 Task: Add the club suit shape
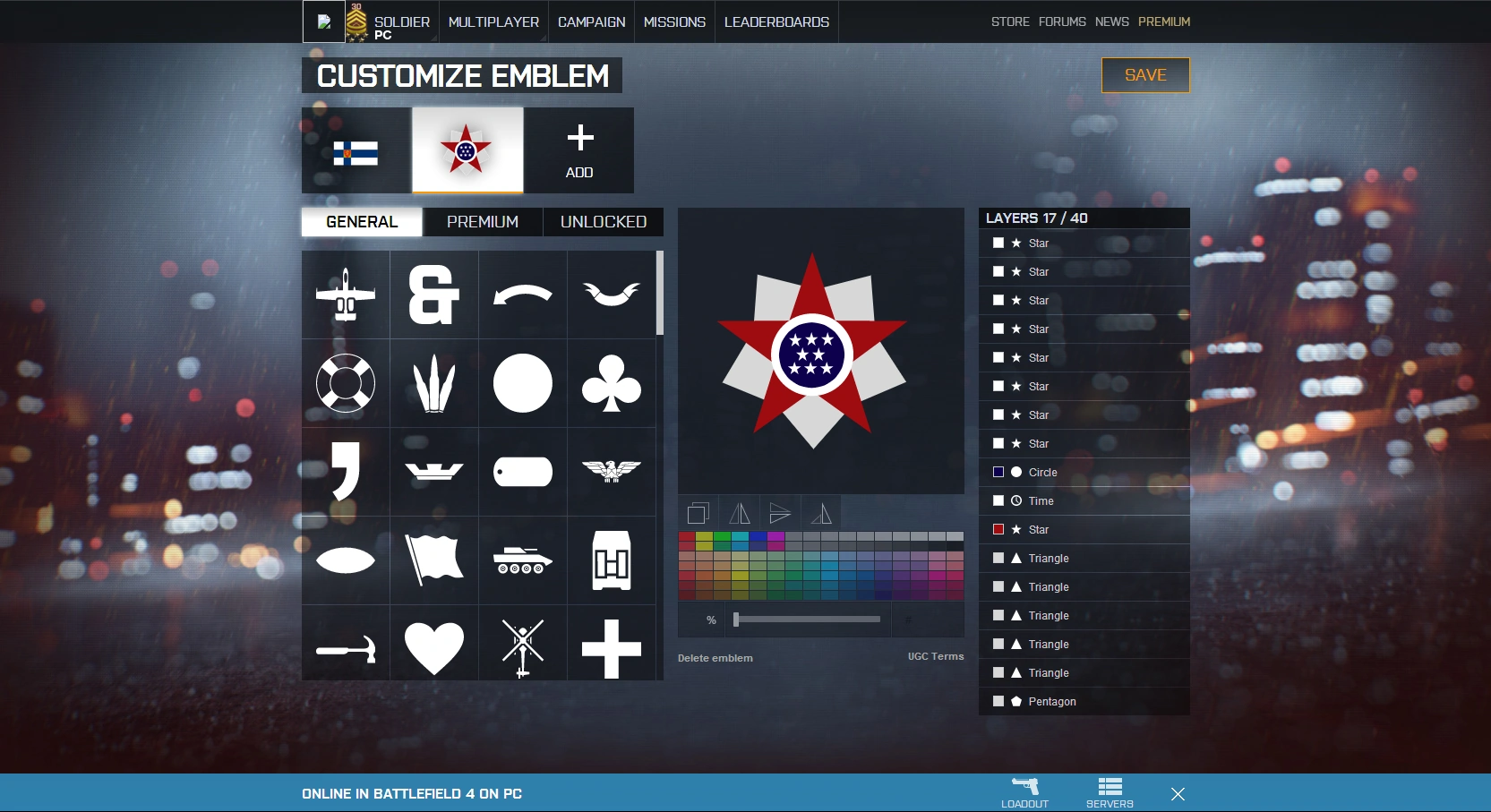pos(612,383)
